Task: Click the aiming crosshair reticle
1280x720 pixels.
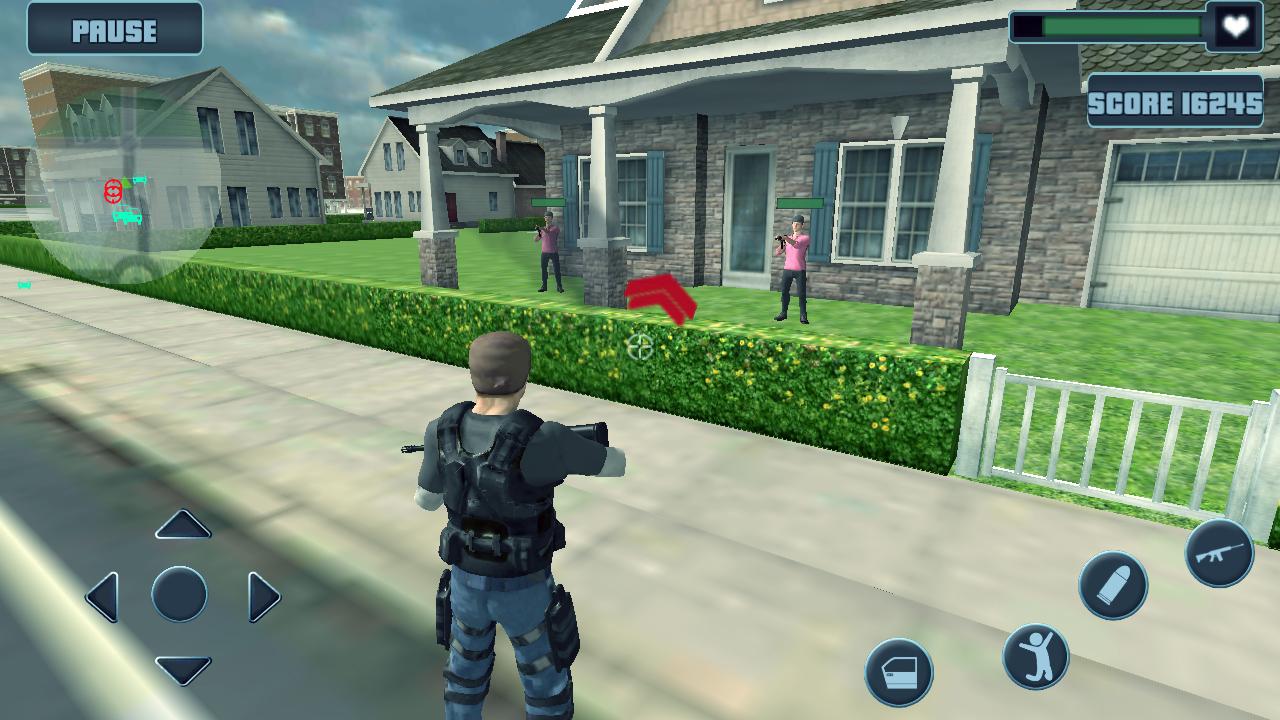Action: pyautogui.click(x=641, y=347)
